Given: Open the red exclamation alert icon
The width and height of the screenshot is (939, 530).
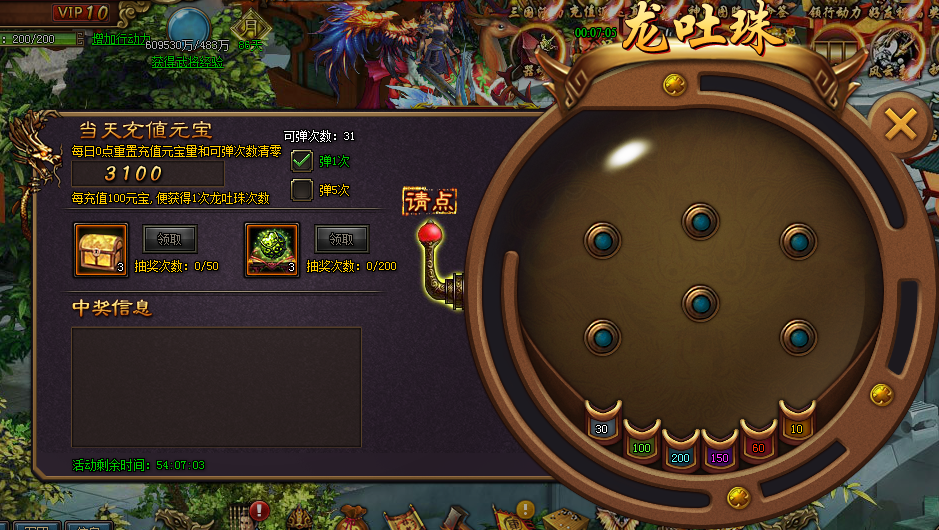Looking at the screenshot, I should (x=260, y=511).
